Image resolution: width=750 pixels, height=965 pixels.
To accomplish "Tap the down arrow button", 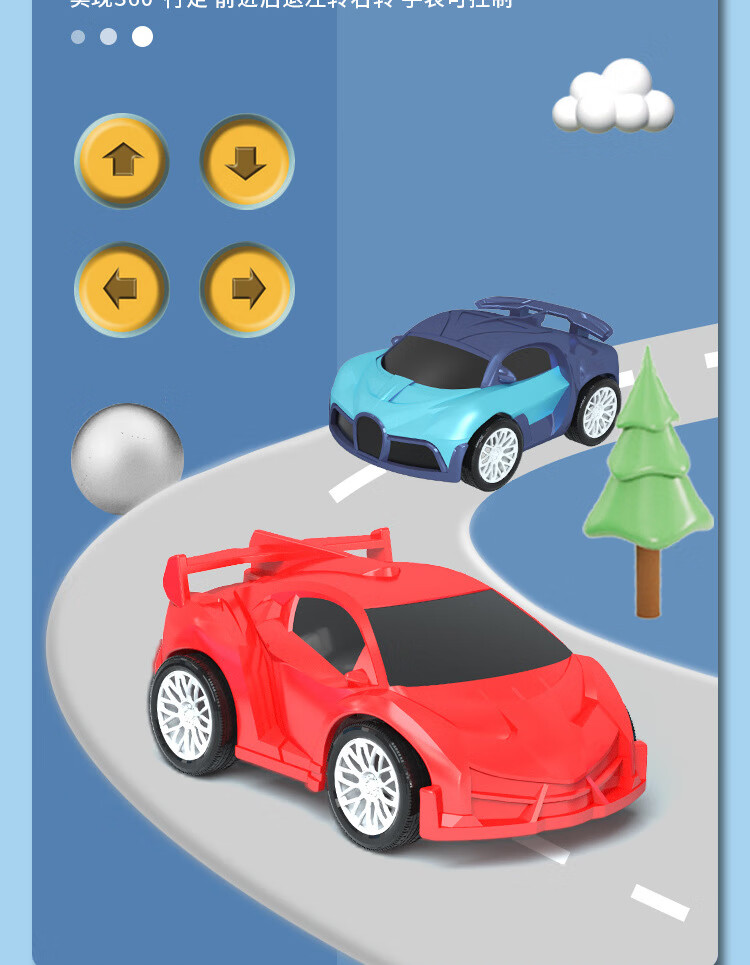I will 246,161.
